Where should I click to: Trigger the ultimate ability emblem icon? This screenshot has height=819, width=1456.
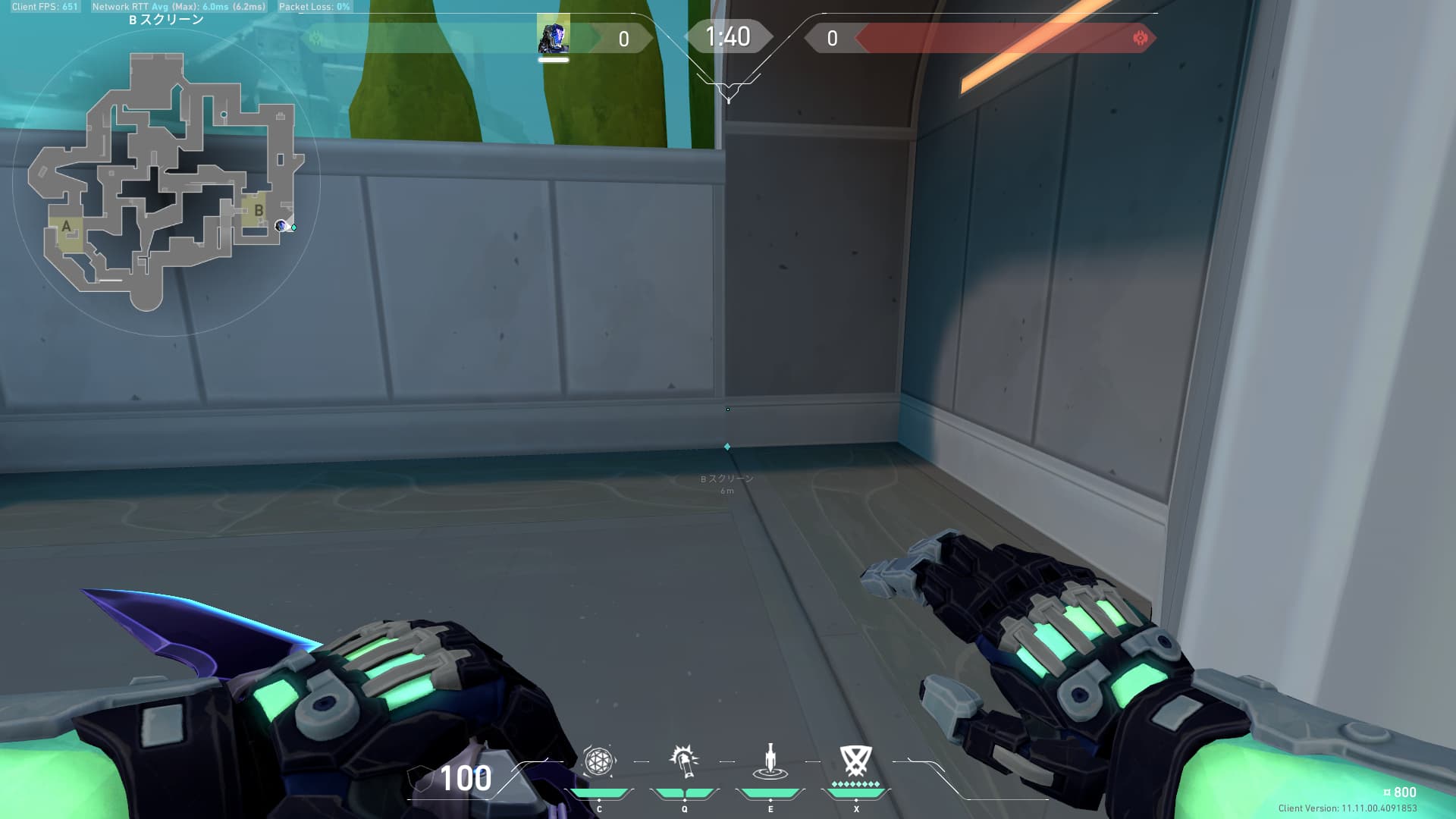[856, 761]
